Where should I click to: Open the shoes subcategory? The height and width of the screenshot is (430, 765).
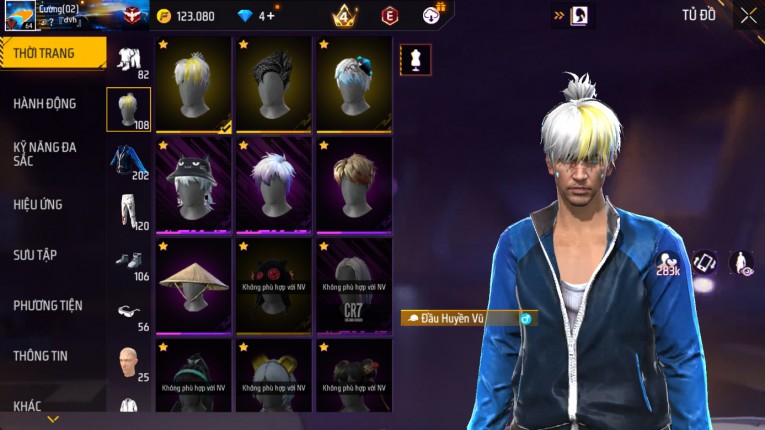coord(128,260)
